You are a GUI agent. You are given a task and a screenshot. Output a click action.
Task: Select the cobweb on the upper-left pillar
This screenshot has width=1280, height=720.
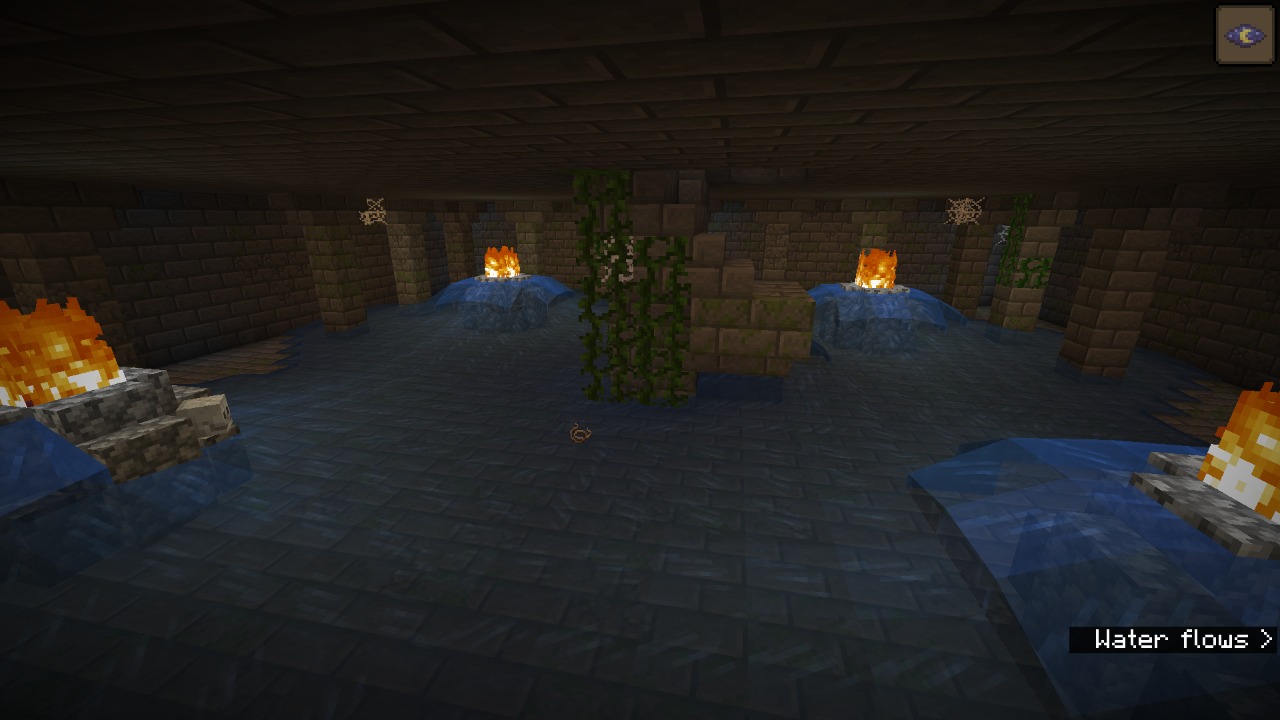(371, 210)
